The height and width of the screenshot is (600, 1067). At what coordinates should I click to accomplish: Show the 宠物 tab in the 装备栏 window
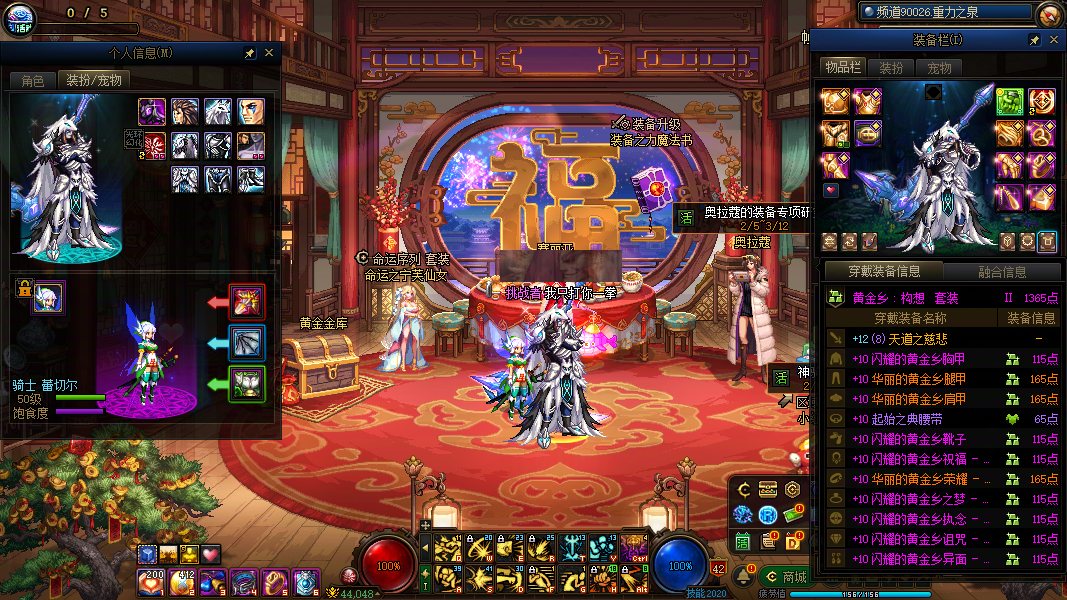(x=939, y=68)
